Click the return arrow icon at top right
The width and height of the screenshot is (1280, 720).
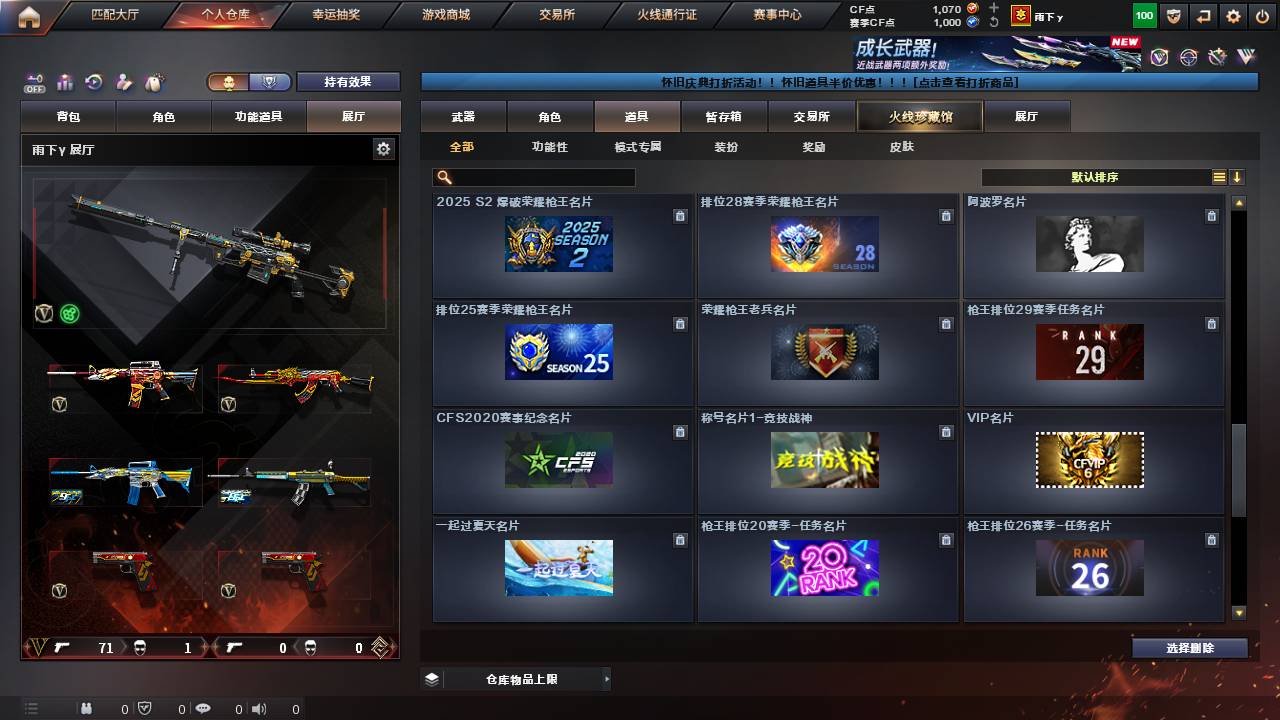(1201, 15)
